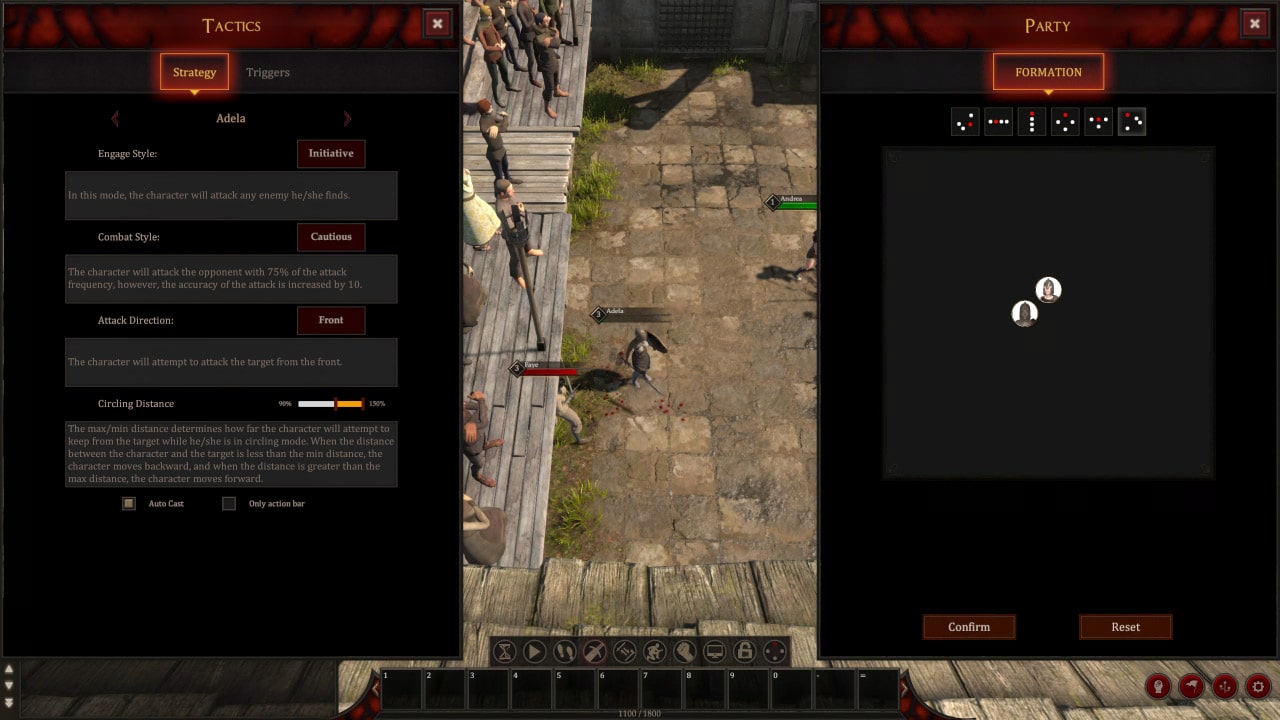Switch to the Triggers tab
The height and width of the screenshot is (720, 1280).
[x=268, y=72]
